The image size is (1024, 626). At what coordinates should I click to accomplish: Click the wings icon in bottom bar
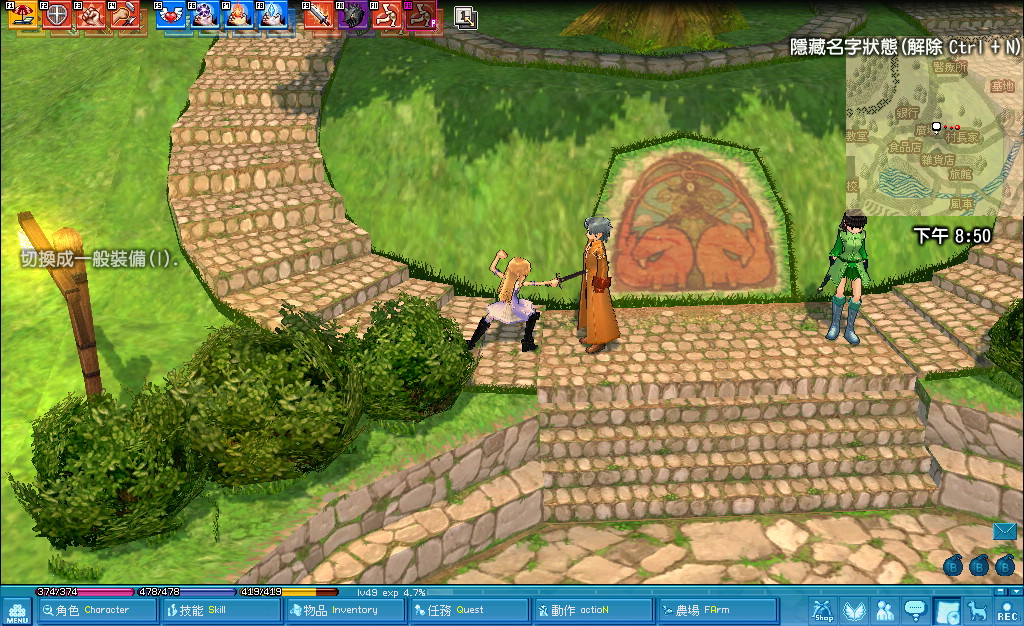tap(854, 610)
